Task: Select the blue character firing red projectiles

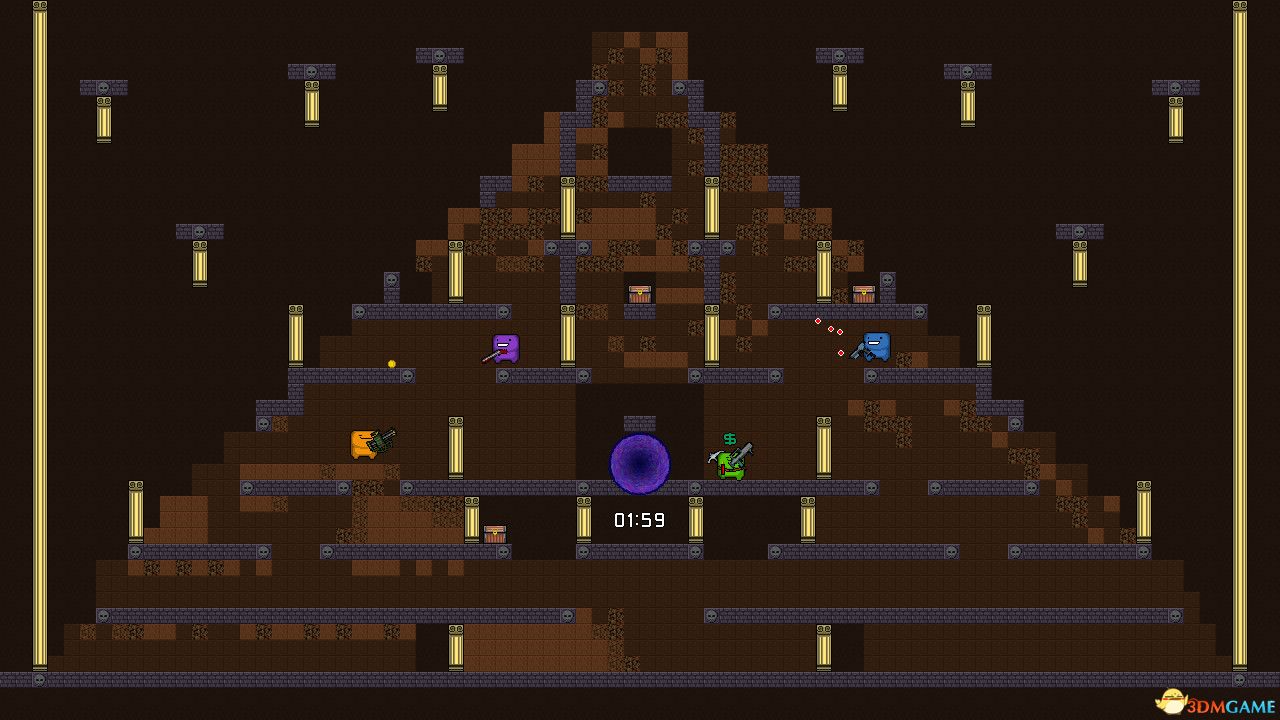Action: click(x=876, y=344)
